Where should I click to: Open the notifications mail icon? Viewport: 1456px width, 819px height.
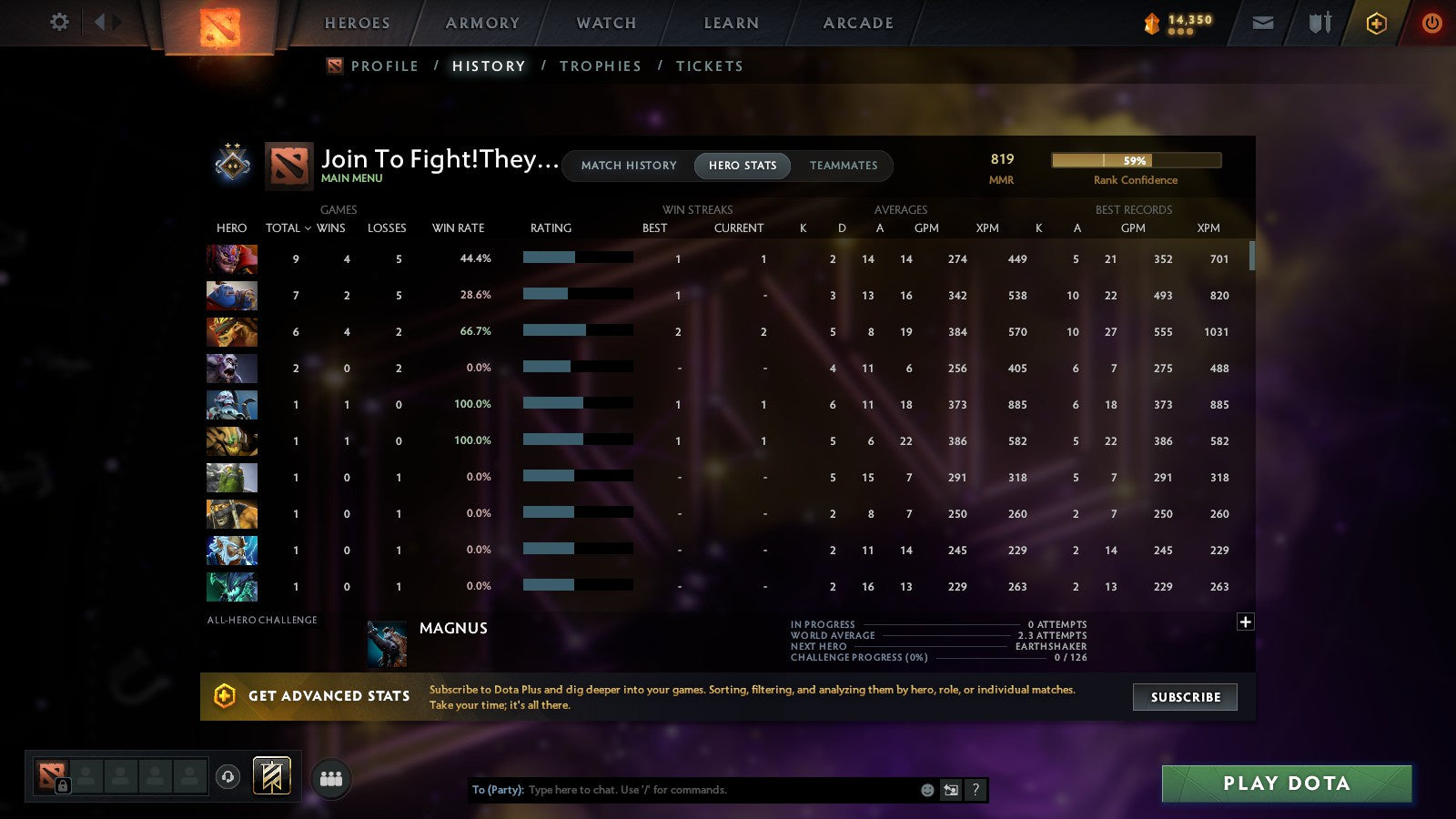[x=1263, y=23]
